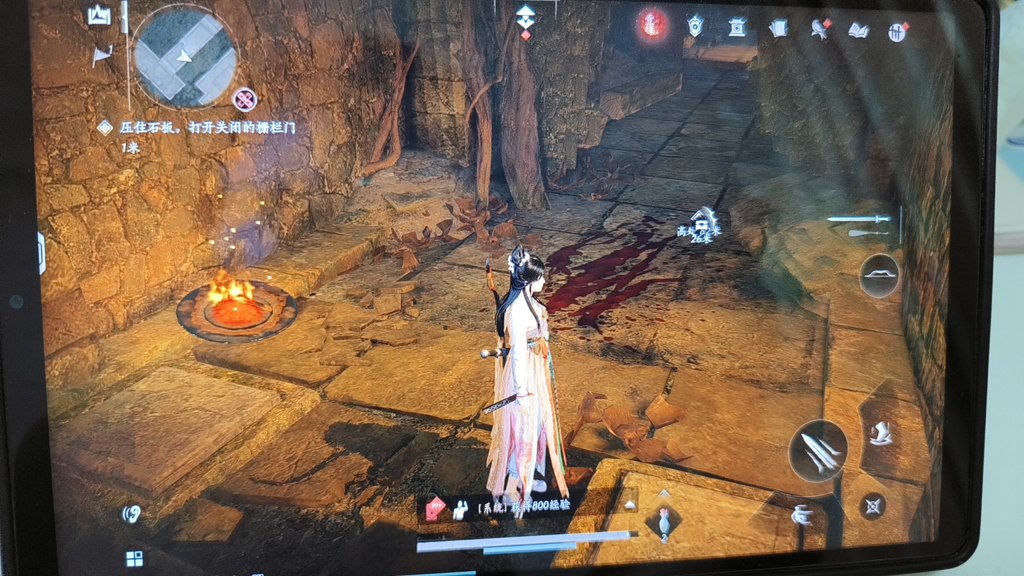Open the scroll pages icon
1024x576 pixels.
tap(779, 29)
